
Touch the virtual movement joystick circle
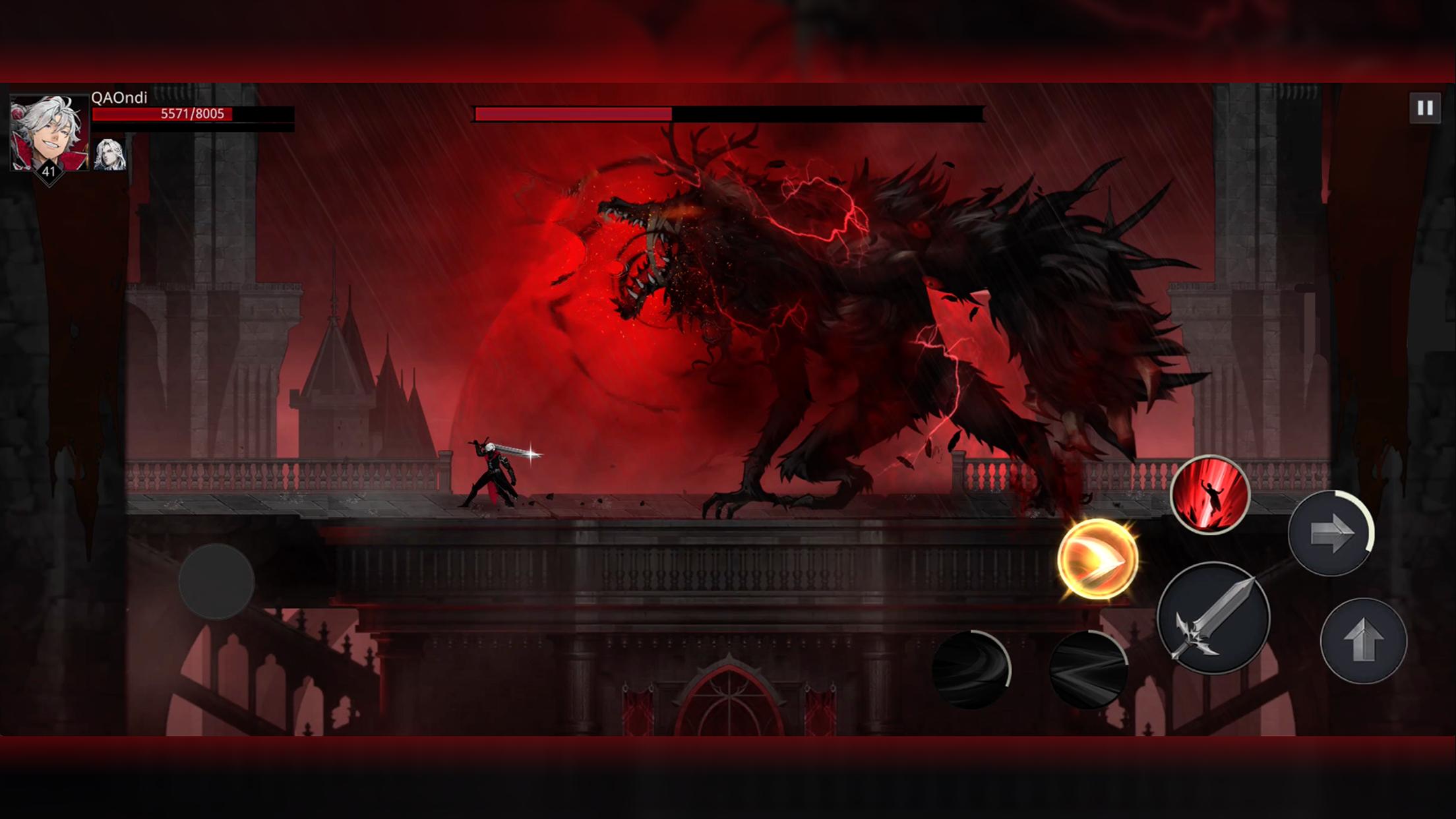(217, 582)
